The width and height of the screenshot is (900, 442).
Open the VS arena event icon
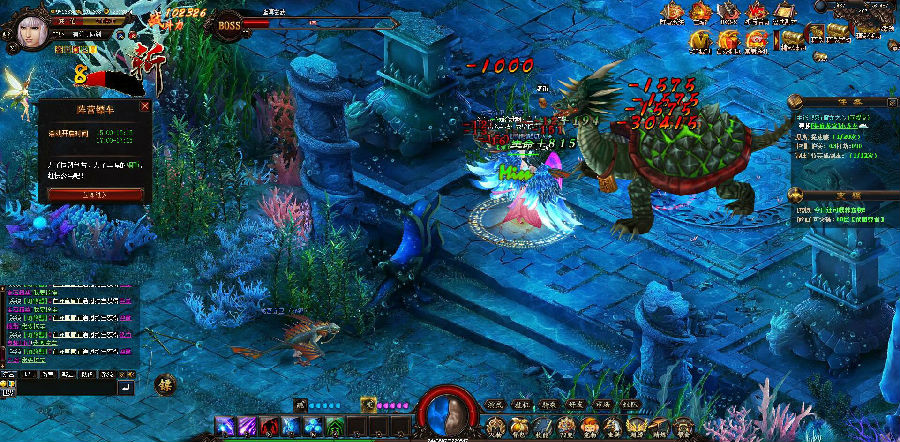click(757, 13)
